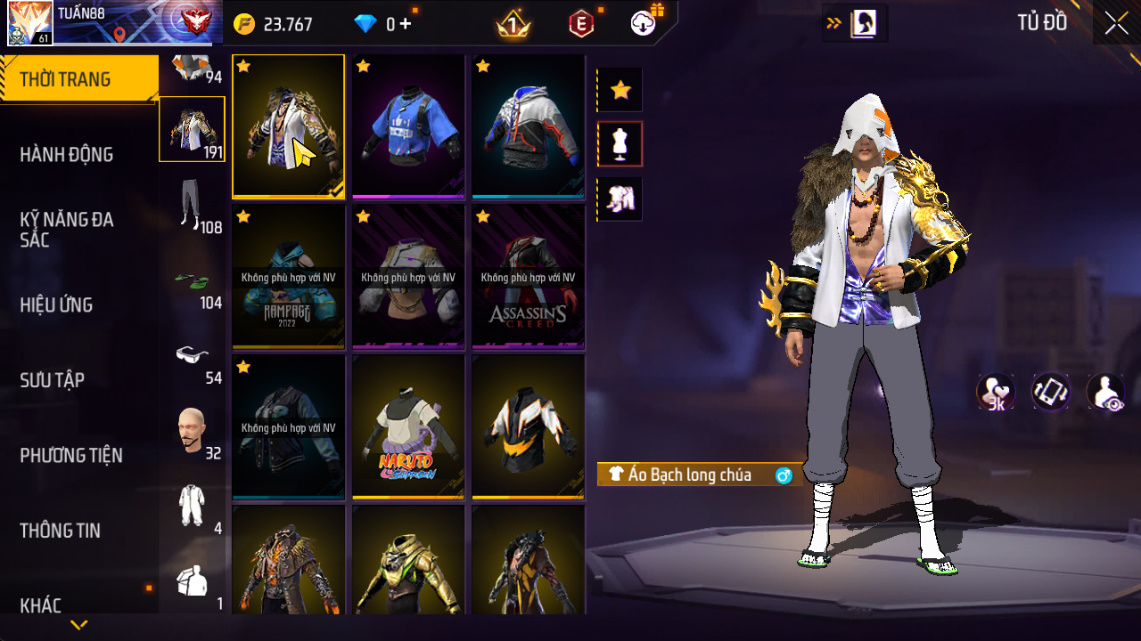
Task: Open the download cloud gift icon
Action: (645, 22)
